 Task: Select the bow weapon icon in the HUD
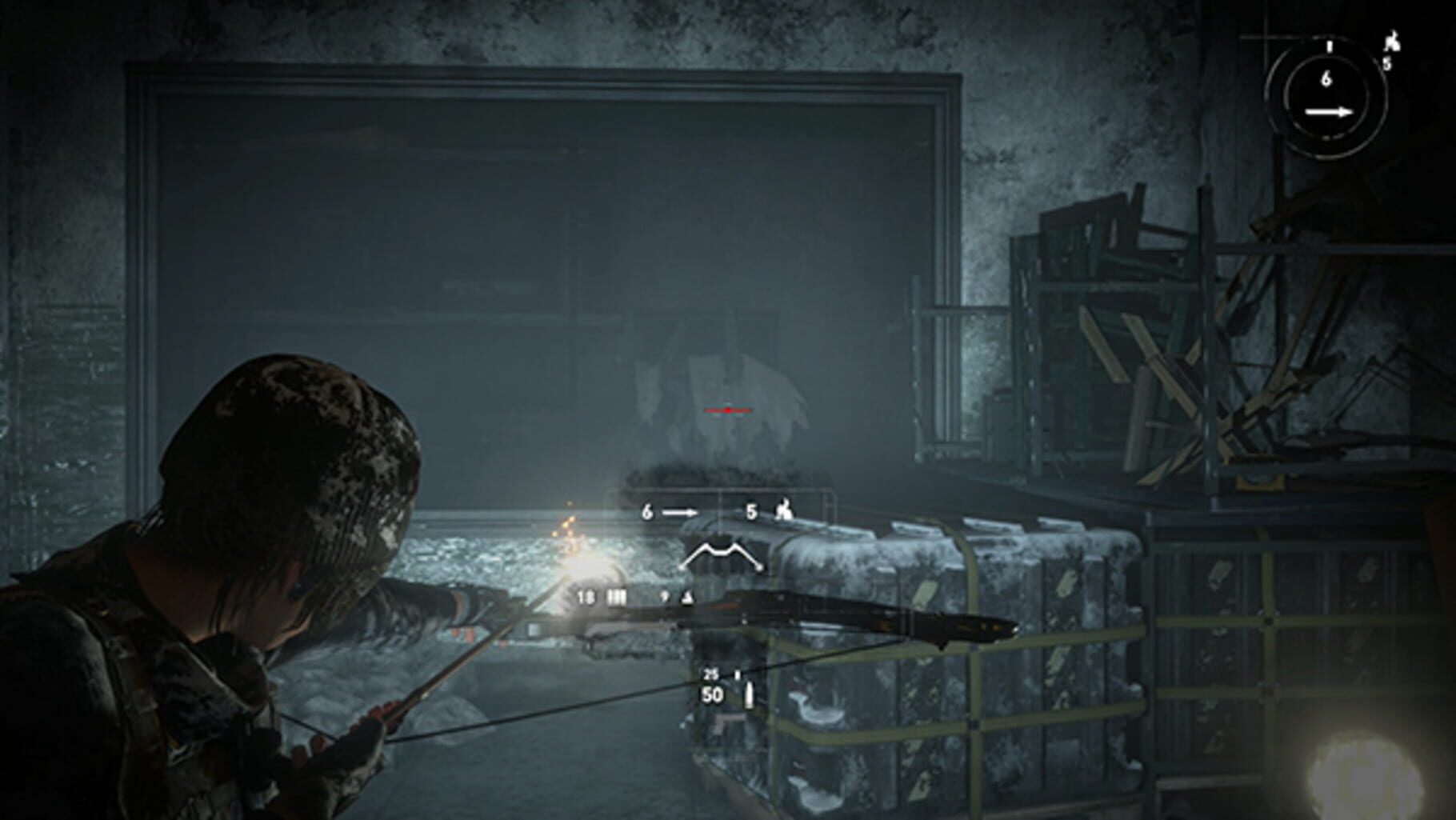click(x=722, y=553)
